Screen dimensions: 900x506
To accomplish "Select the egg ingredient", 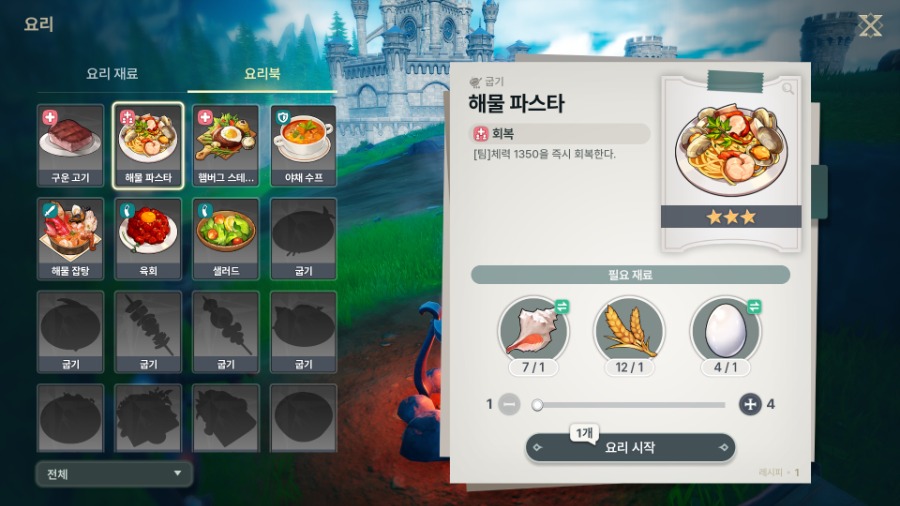I will click(726, 329).
